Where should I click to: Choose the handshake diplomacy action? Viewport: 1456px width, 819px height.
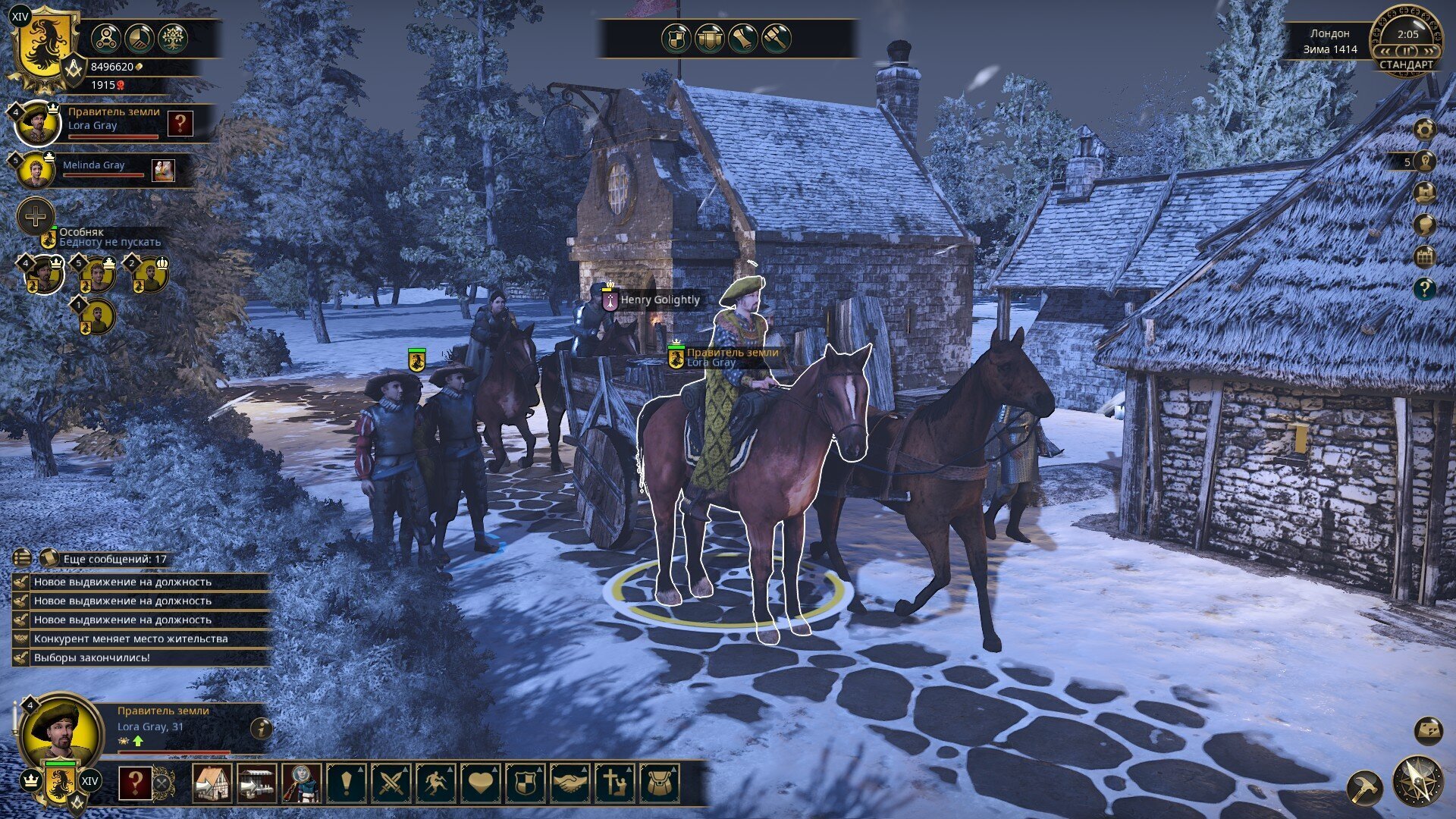(570, 783)
